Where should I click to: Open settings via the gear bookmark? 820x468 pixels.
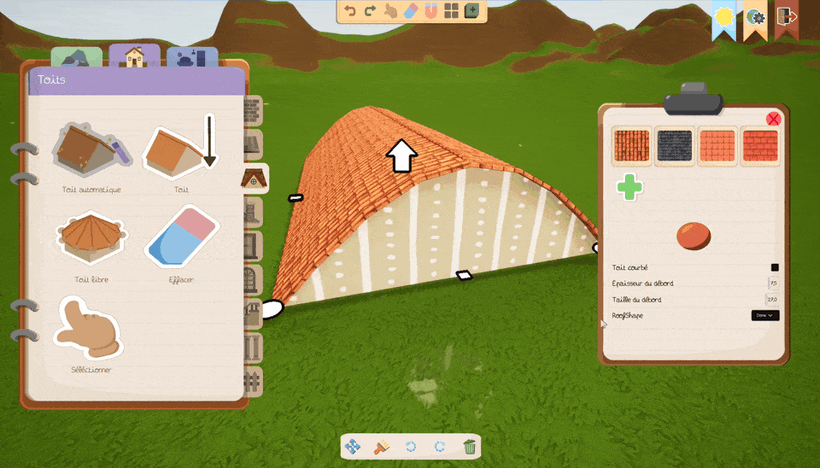point(755,18)
